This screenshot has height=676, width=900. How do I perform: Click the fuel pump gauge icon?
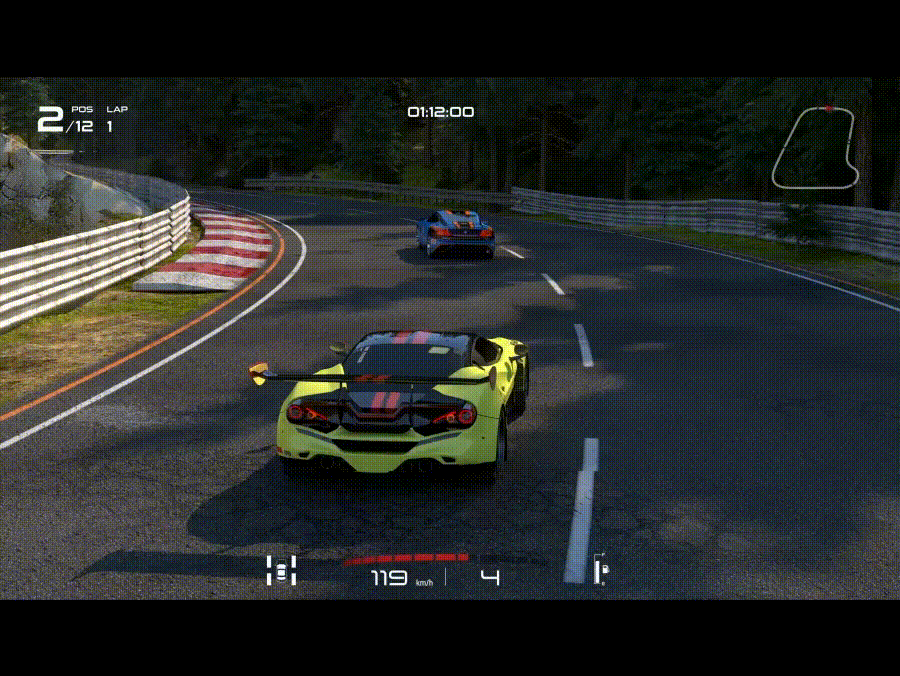(x=602, y=571)
